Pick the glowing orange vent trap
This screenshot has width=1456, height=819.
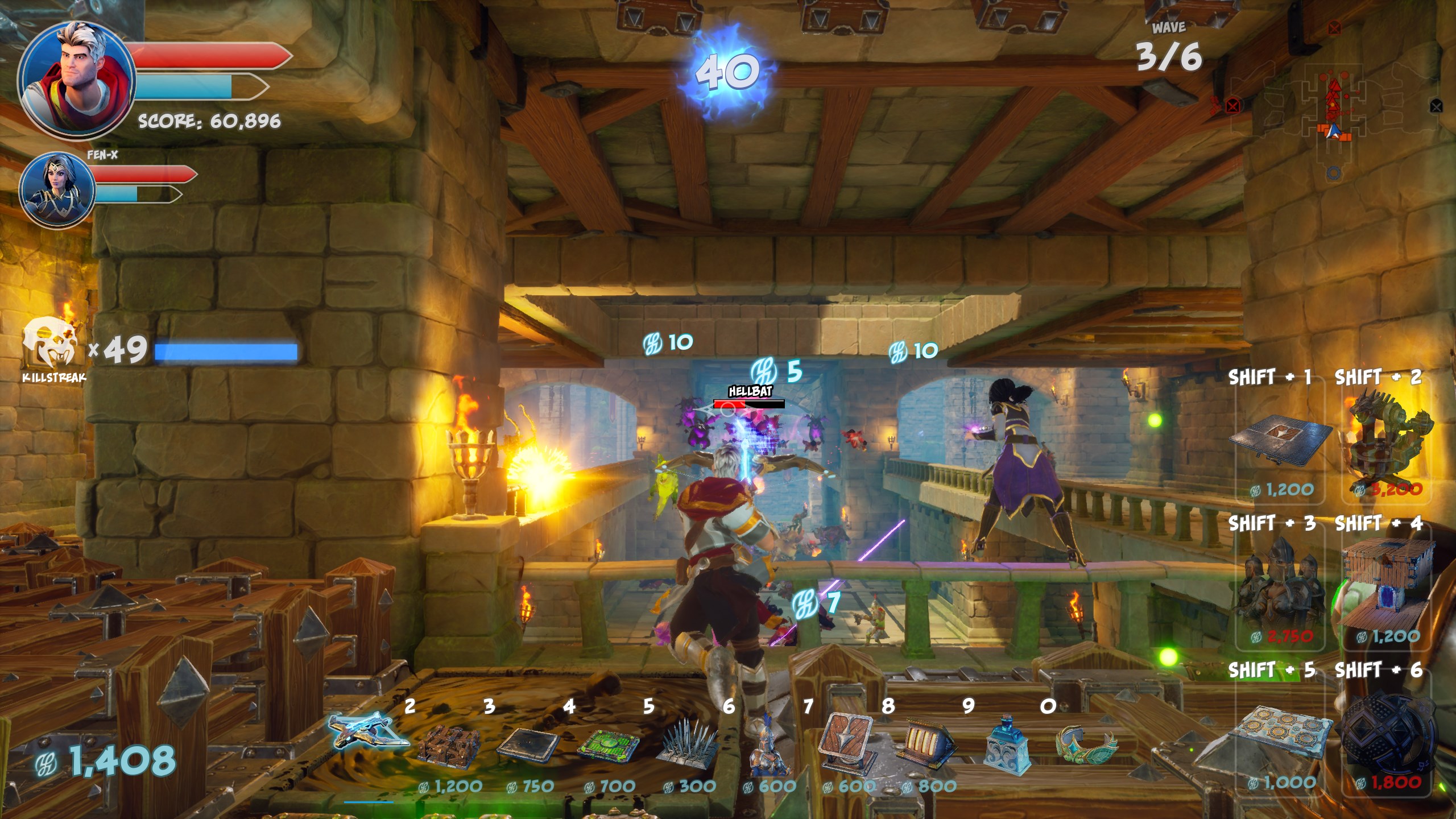click(927, 739)
